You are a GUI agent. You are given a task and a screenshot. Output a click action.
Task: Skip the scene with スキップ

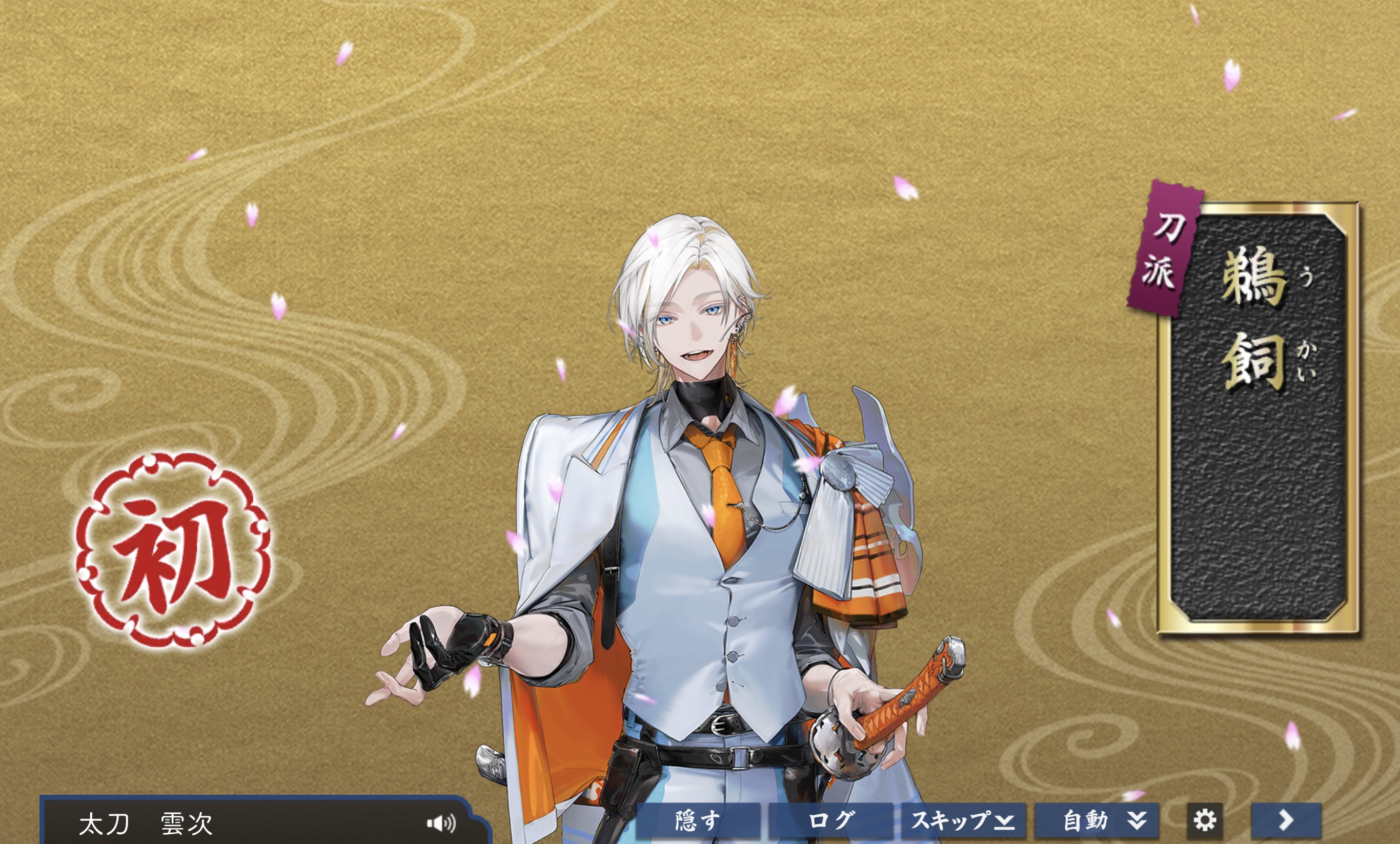[x=963, y=821]
